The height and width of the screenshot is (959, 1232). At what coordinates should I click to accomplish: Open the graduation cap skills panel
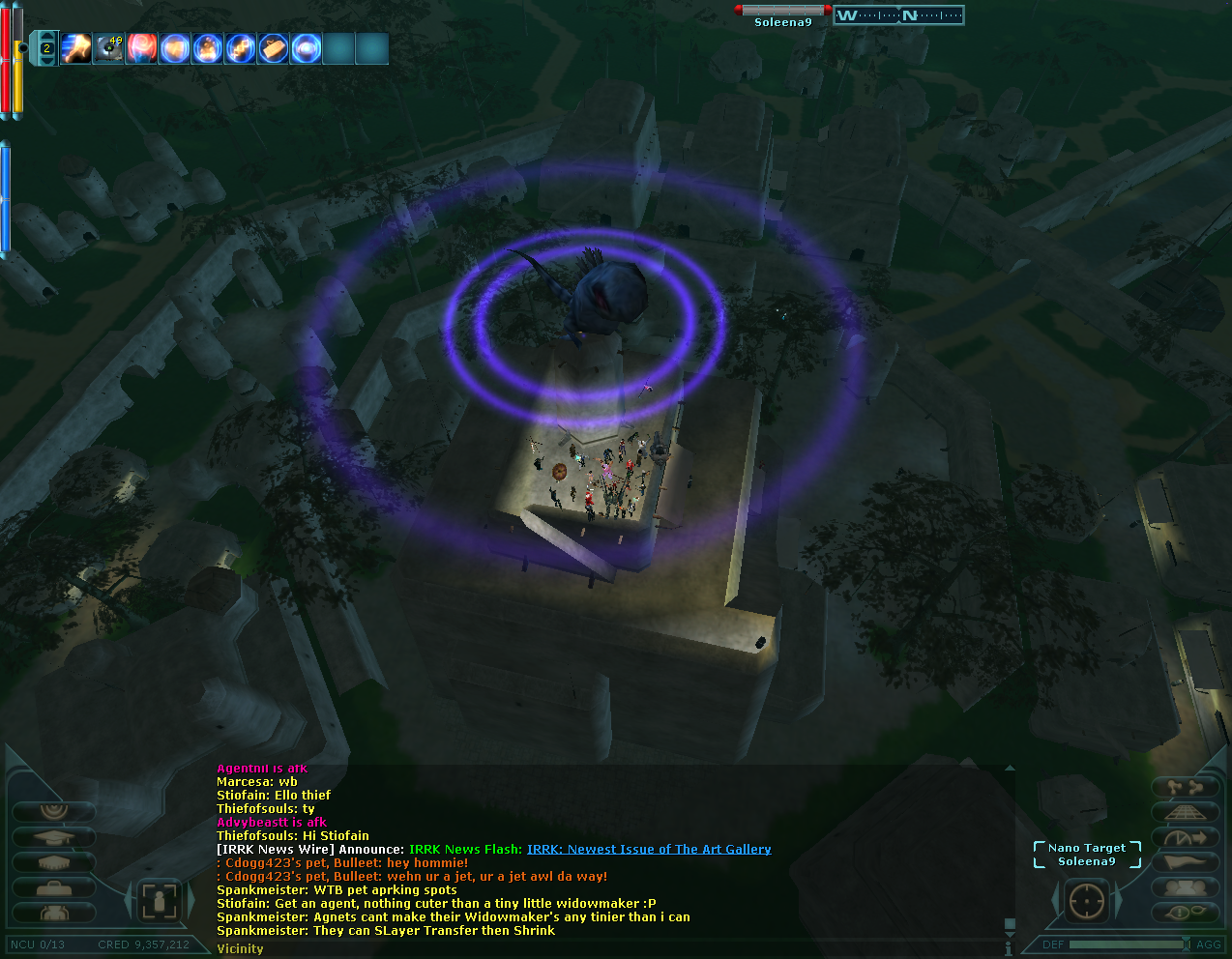(x=53, y=837)
